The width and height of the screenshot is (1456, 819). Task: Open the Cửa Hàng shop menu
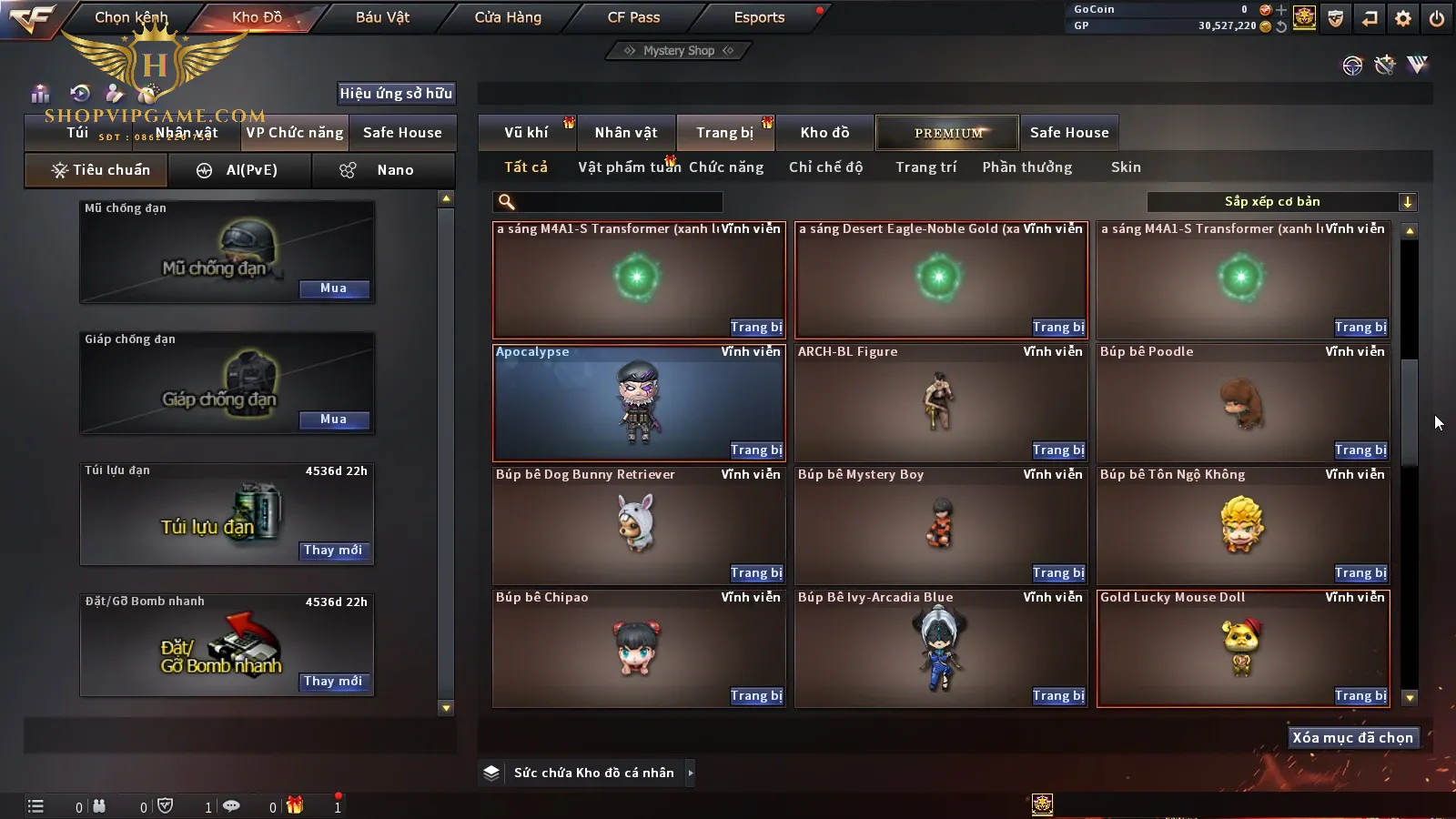tap(508, 17)
